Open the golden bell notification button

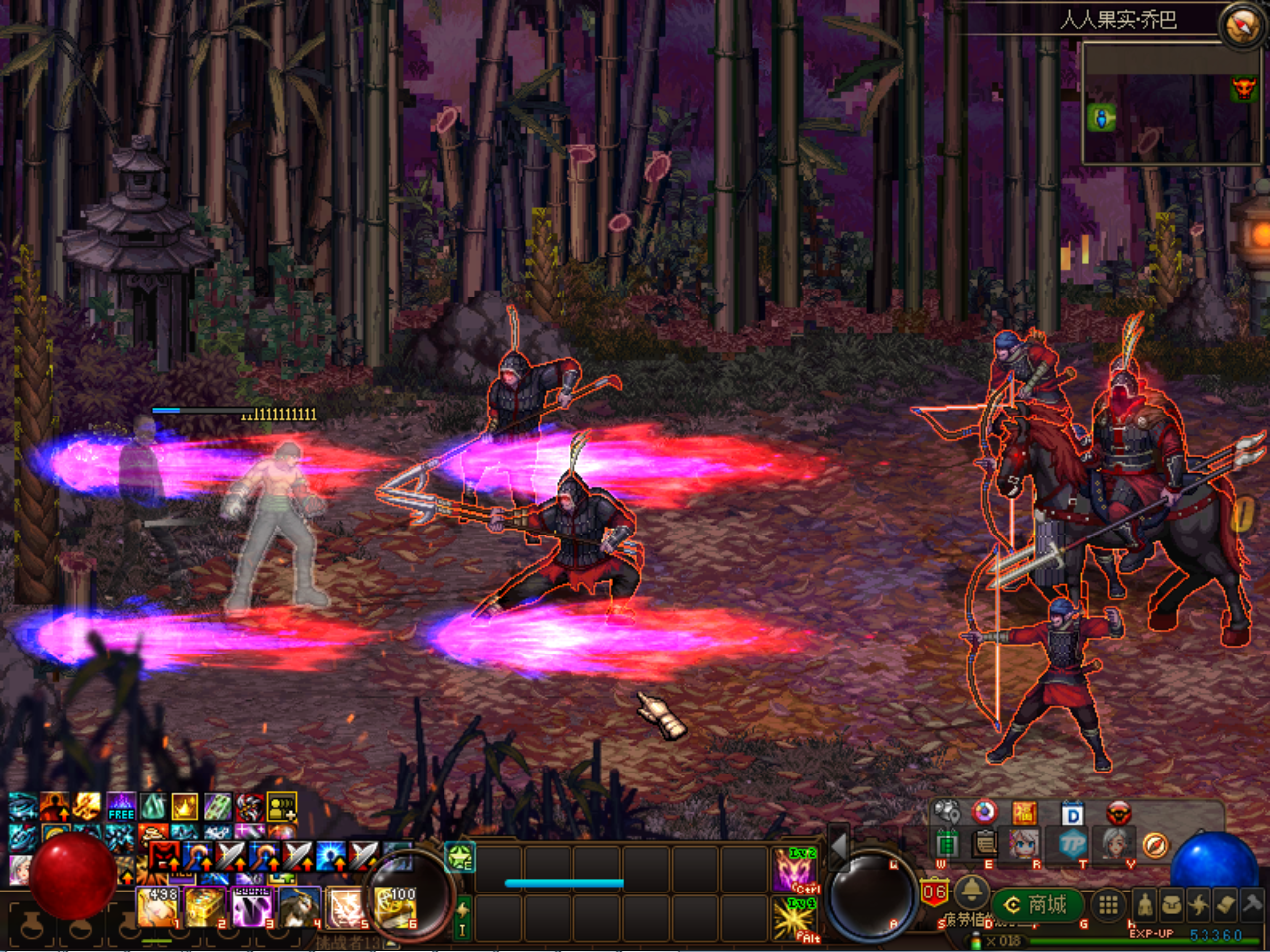[x=971, y=891]
